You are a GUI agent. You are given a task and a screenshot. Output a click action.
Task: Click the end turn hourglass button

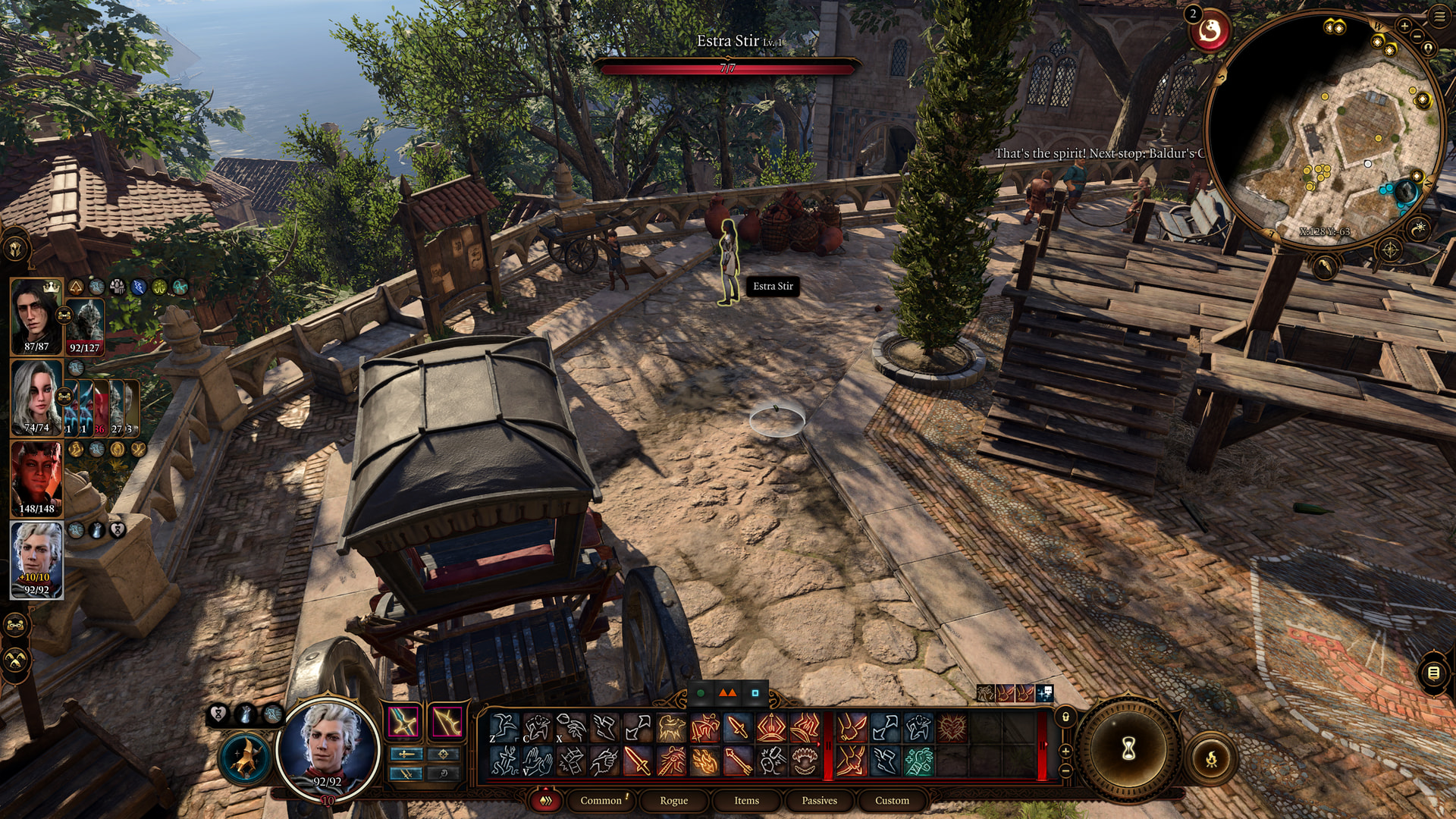click(x=1128, y=749)
